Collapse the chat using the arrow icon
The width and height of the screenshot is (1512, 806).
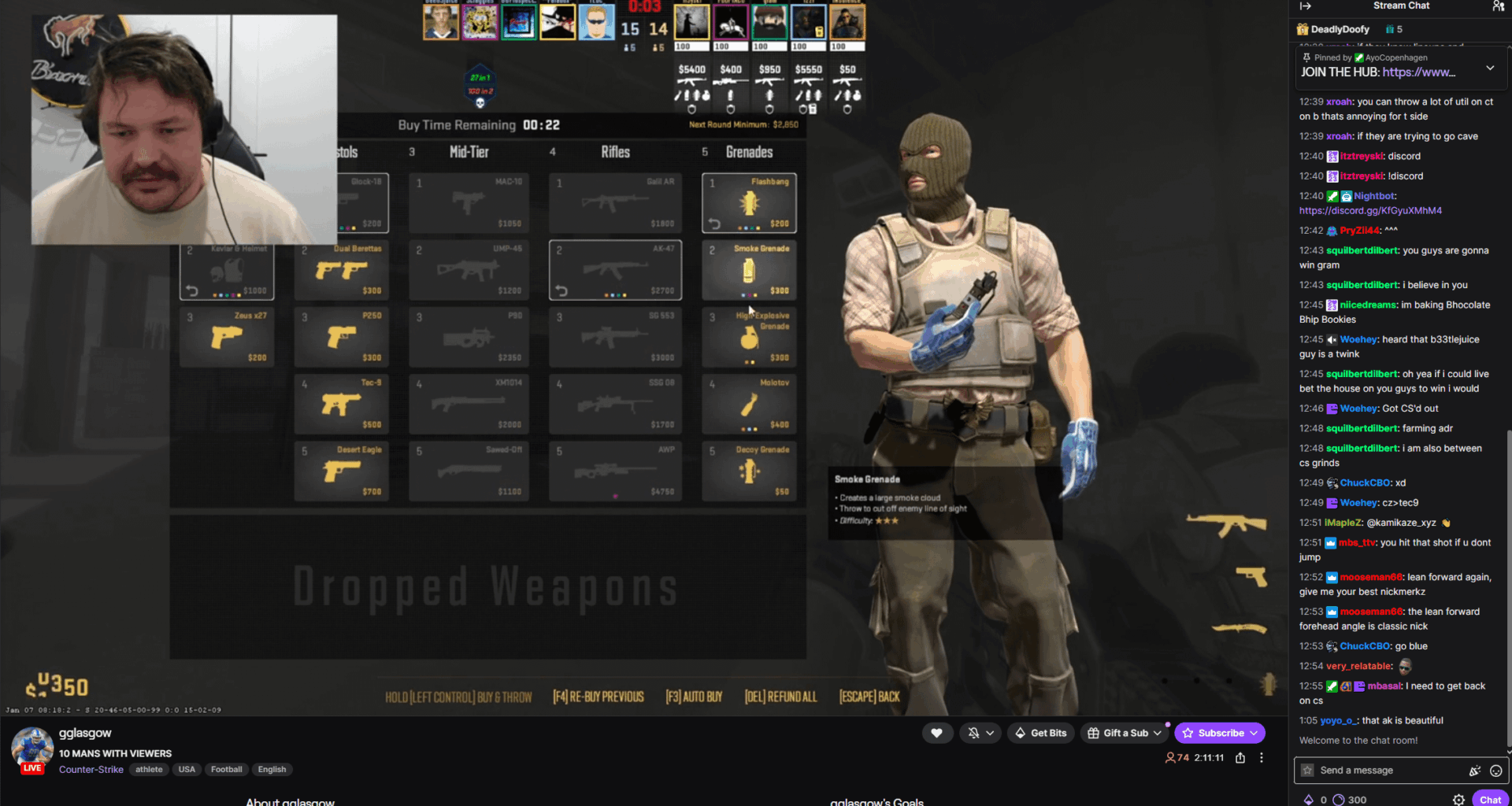(1306, 6)
